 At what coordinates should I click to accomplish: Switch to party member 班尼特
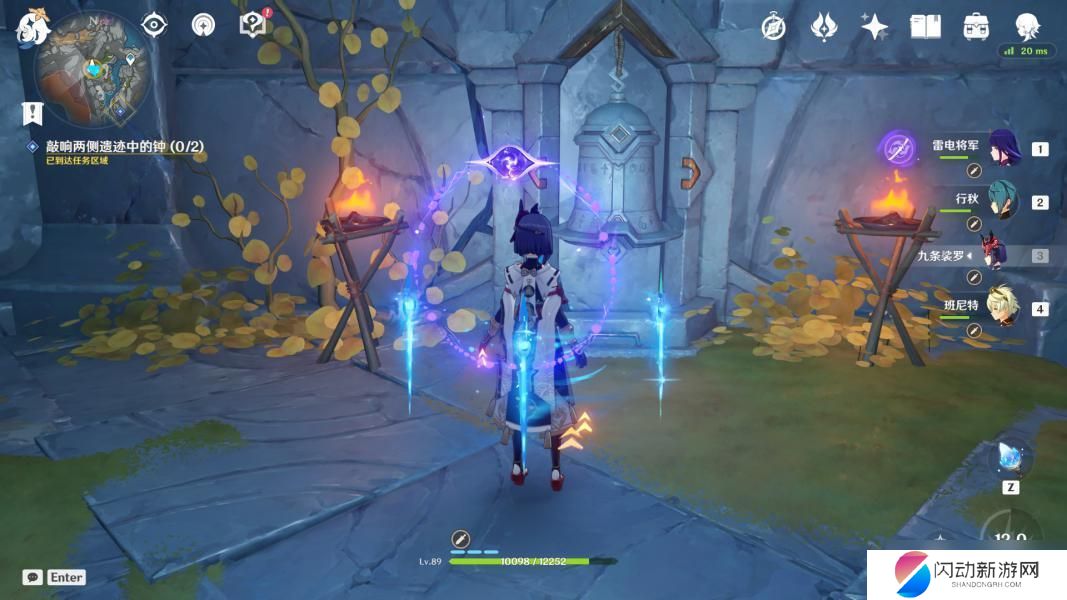point(1003,307)
